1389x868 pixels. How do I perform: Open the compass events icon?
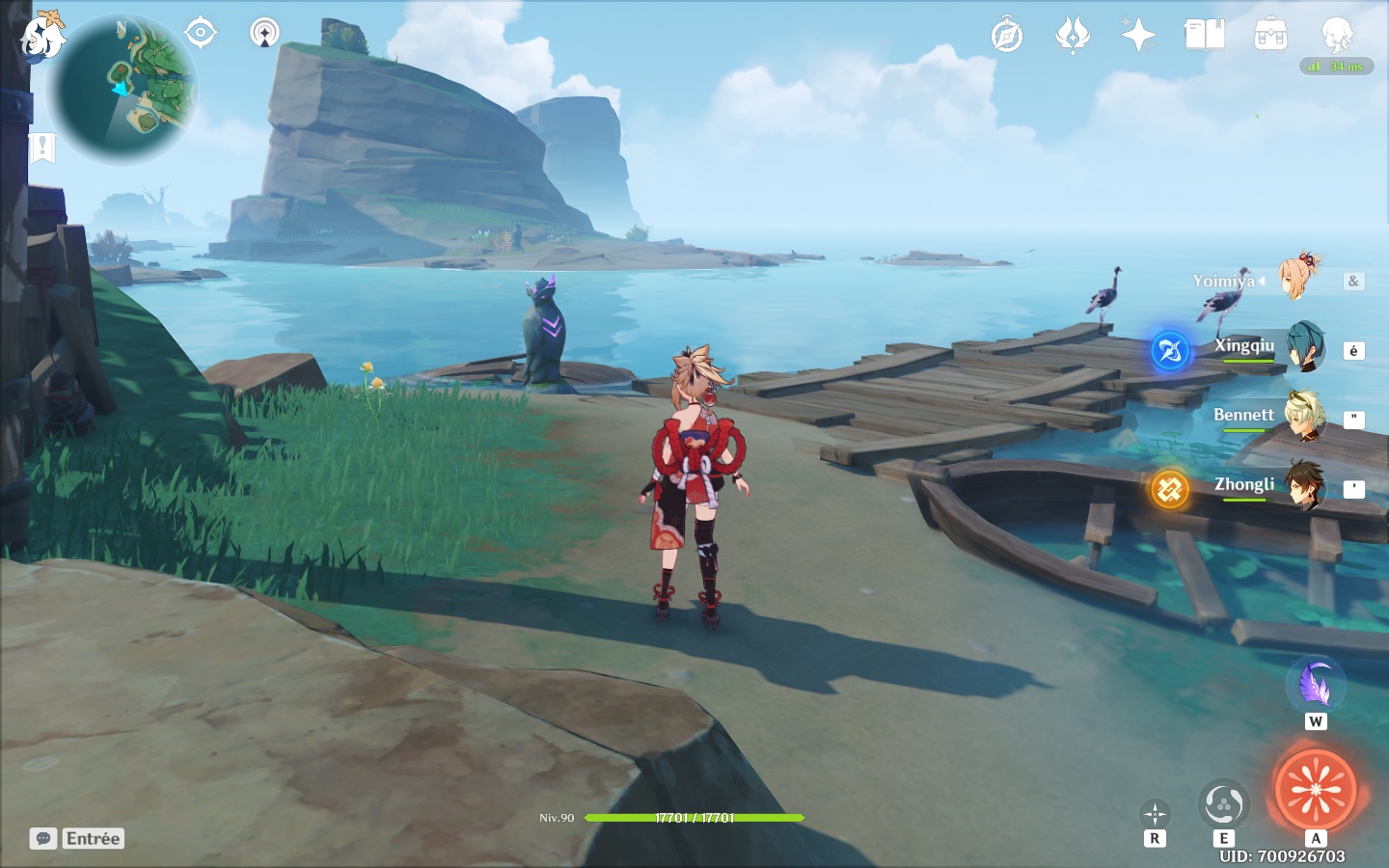[1006, 36]
